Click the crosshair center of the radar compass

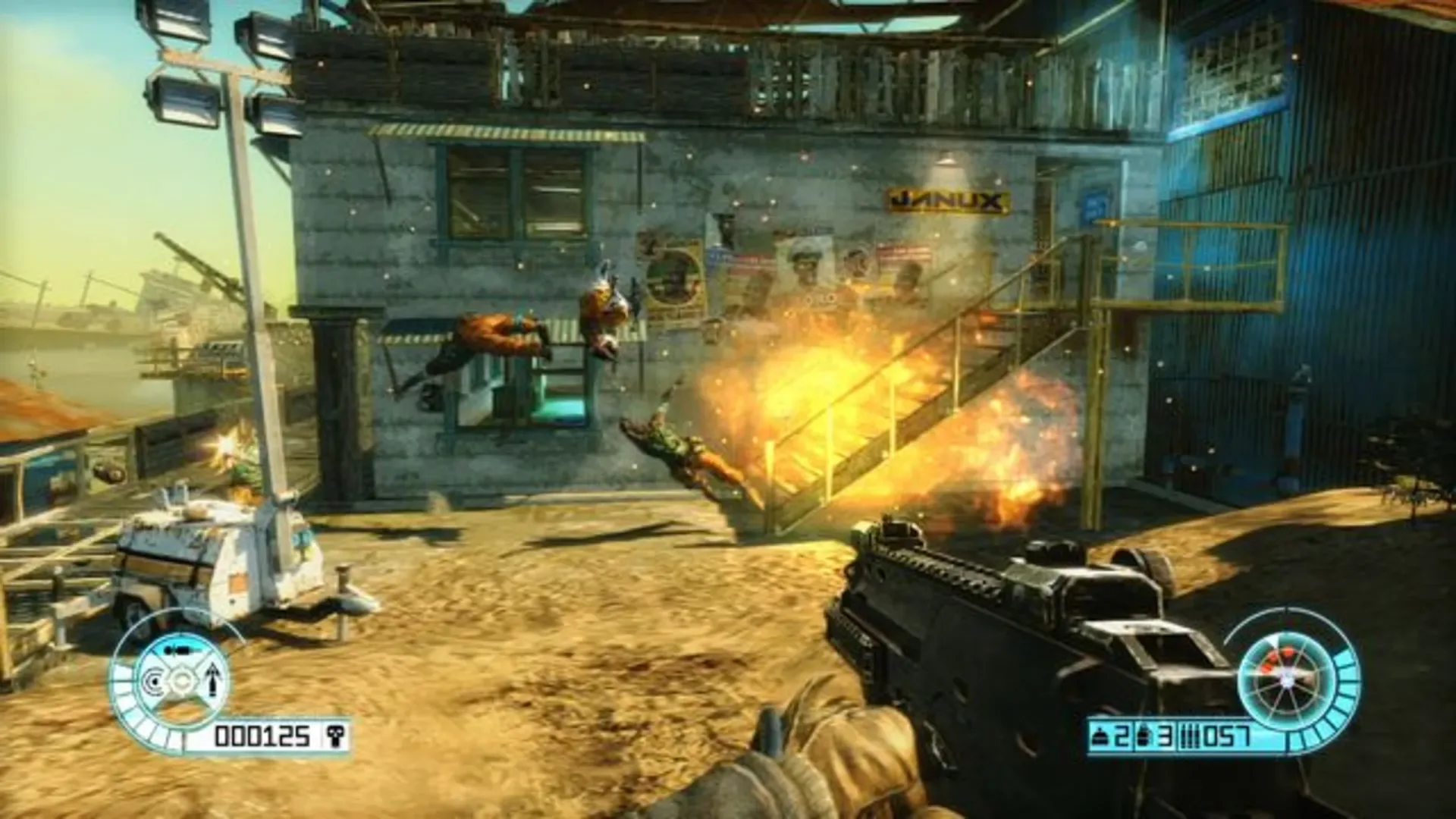1288,678
